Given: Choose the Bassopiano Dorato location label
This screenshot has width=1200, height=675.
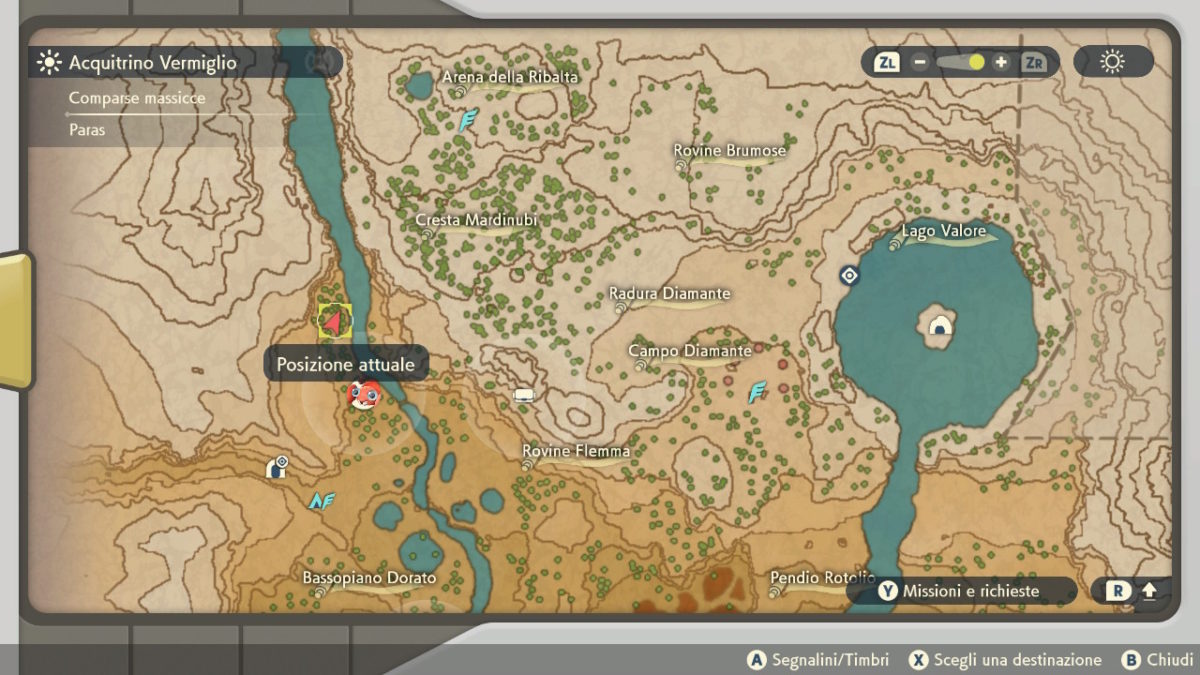Looking at the screenshot, I should (370, 579).
